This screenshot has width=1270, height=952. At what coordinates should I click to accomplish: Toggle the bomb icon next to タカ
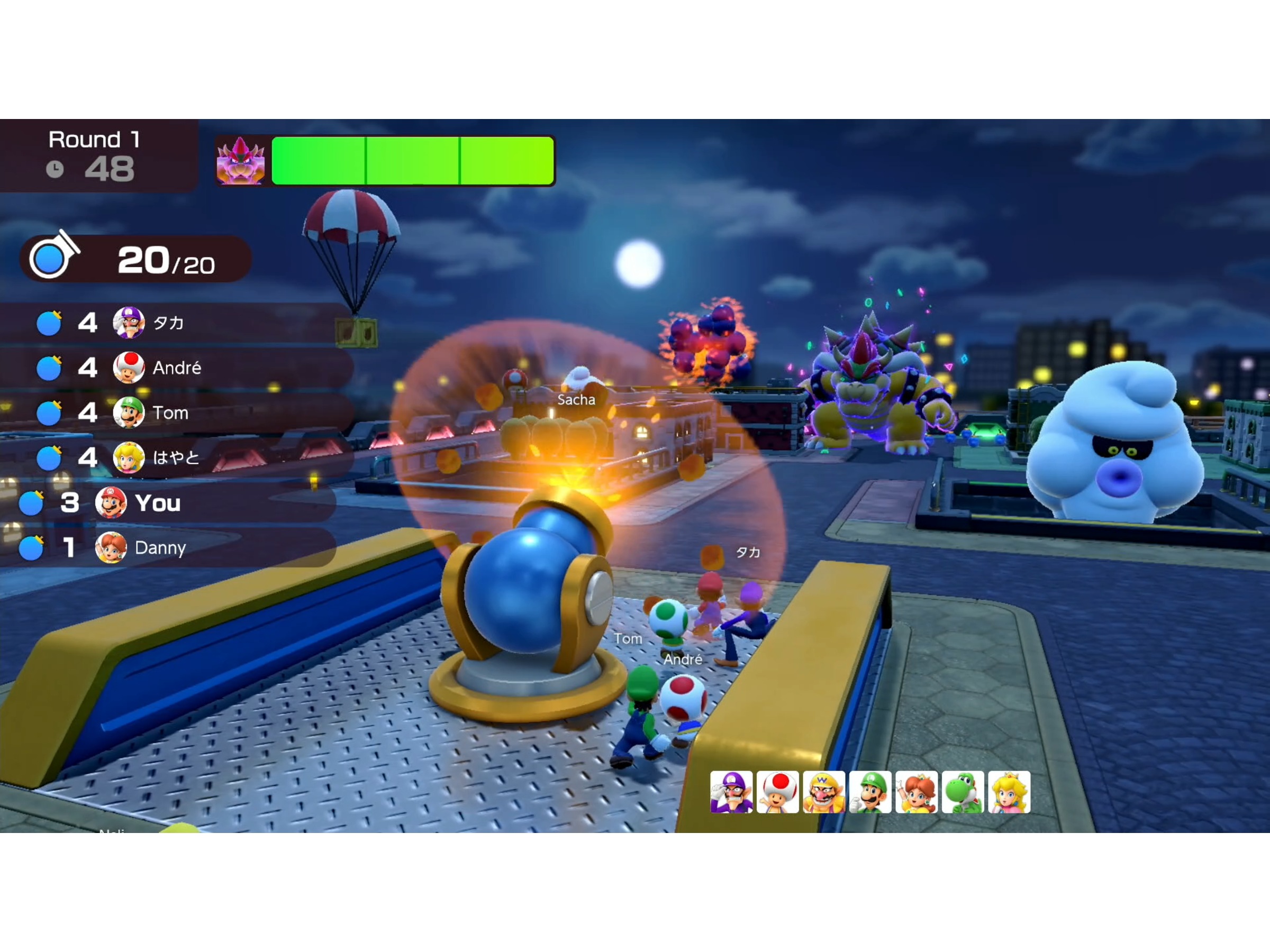pyautogui.click(x=49, y=323)
